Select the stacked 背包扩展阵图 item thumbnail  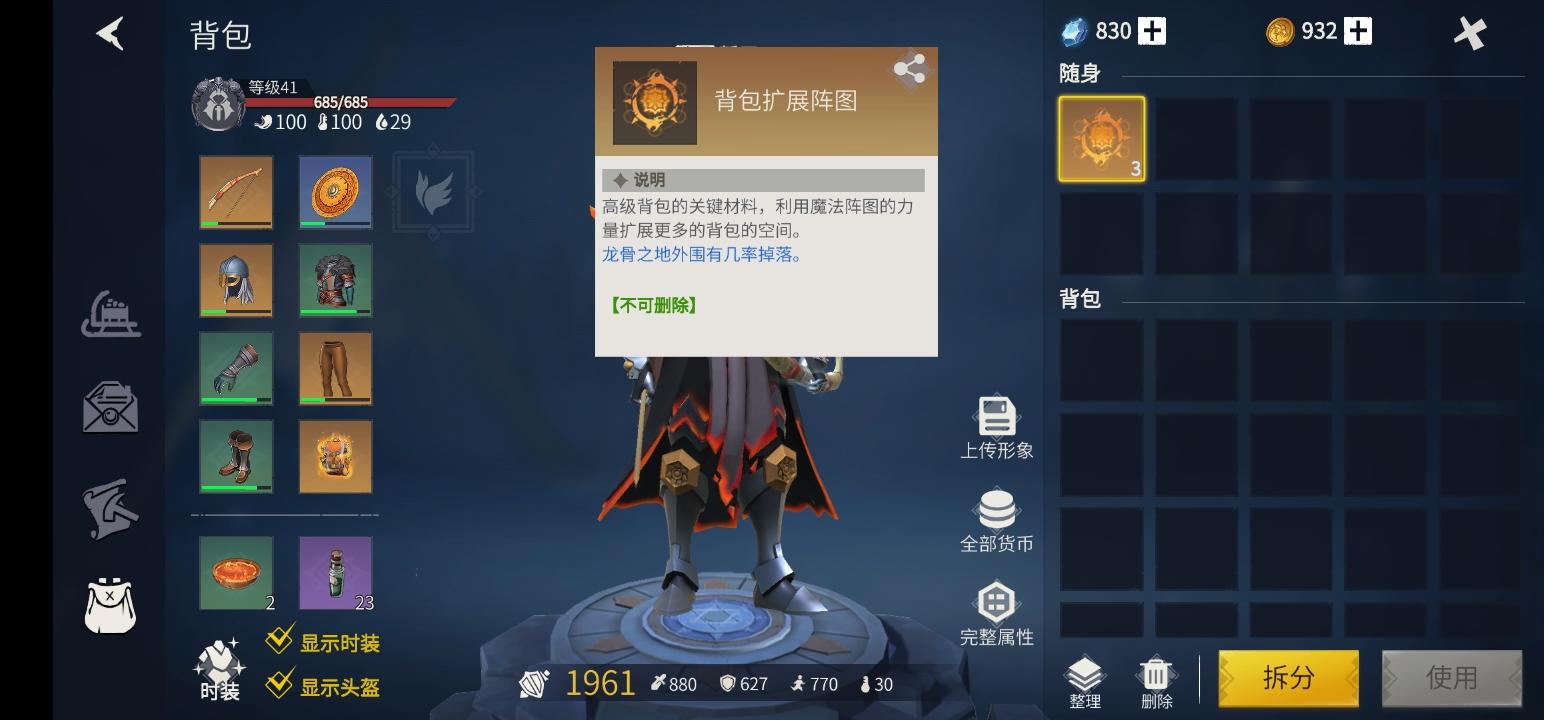1101,138
